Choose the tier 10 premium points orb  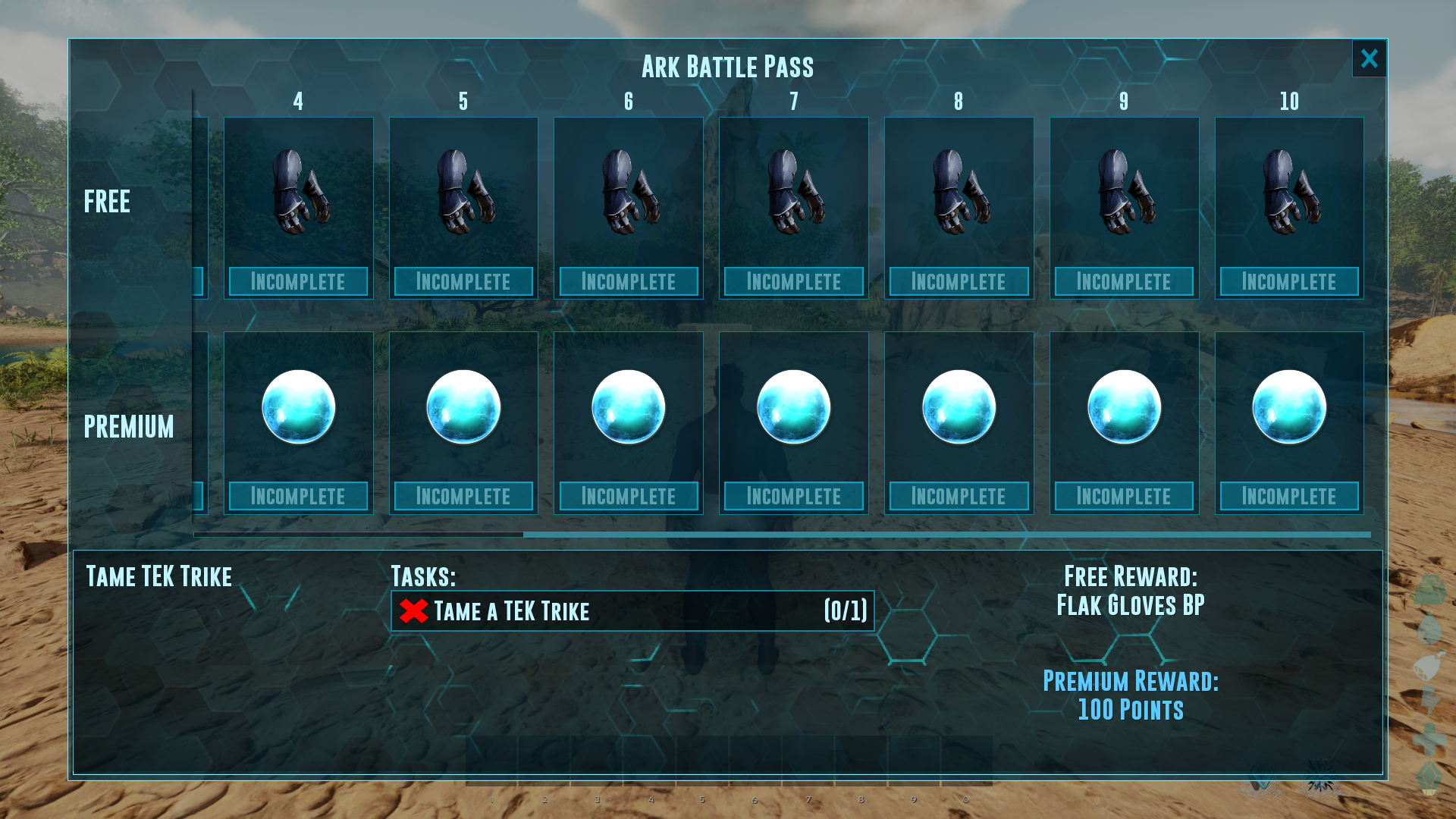tap(1289, 407)
